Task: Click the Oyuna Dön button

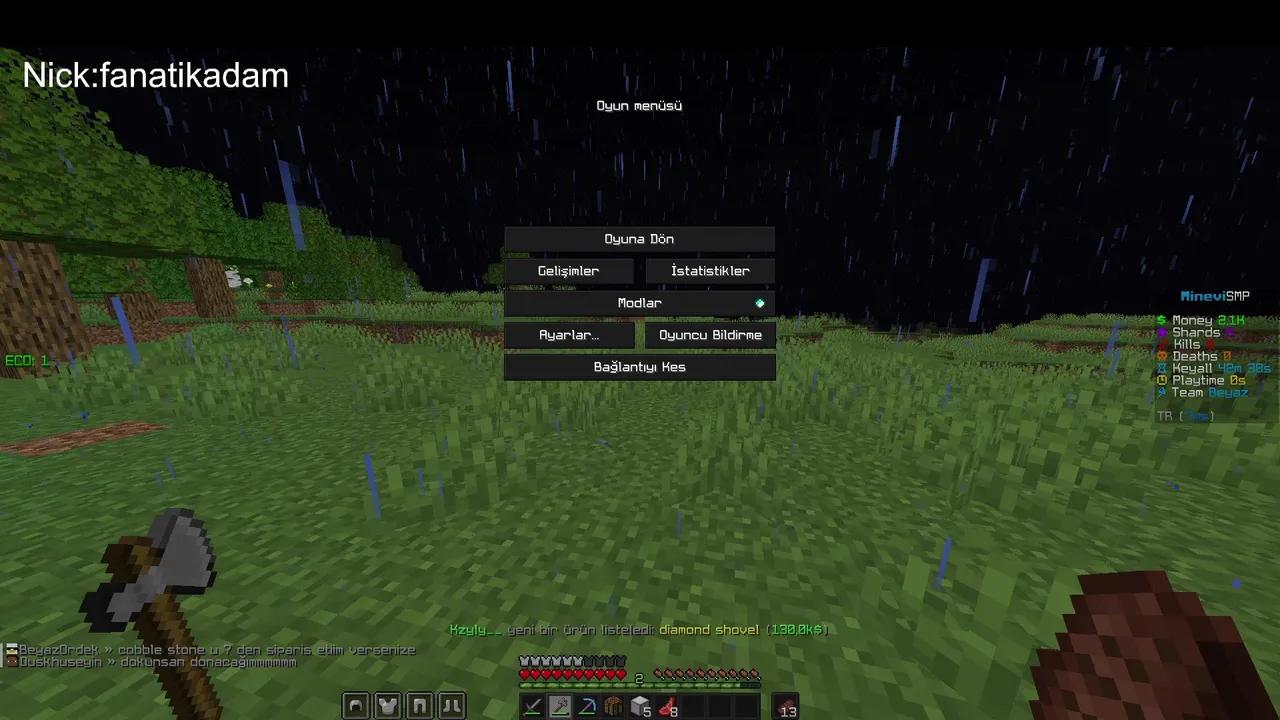Action: [639, 238]
